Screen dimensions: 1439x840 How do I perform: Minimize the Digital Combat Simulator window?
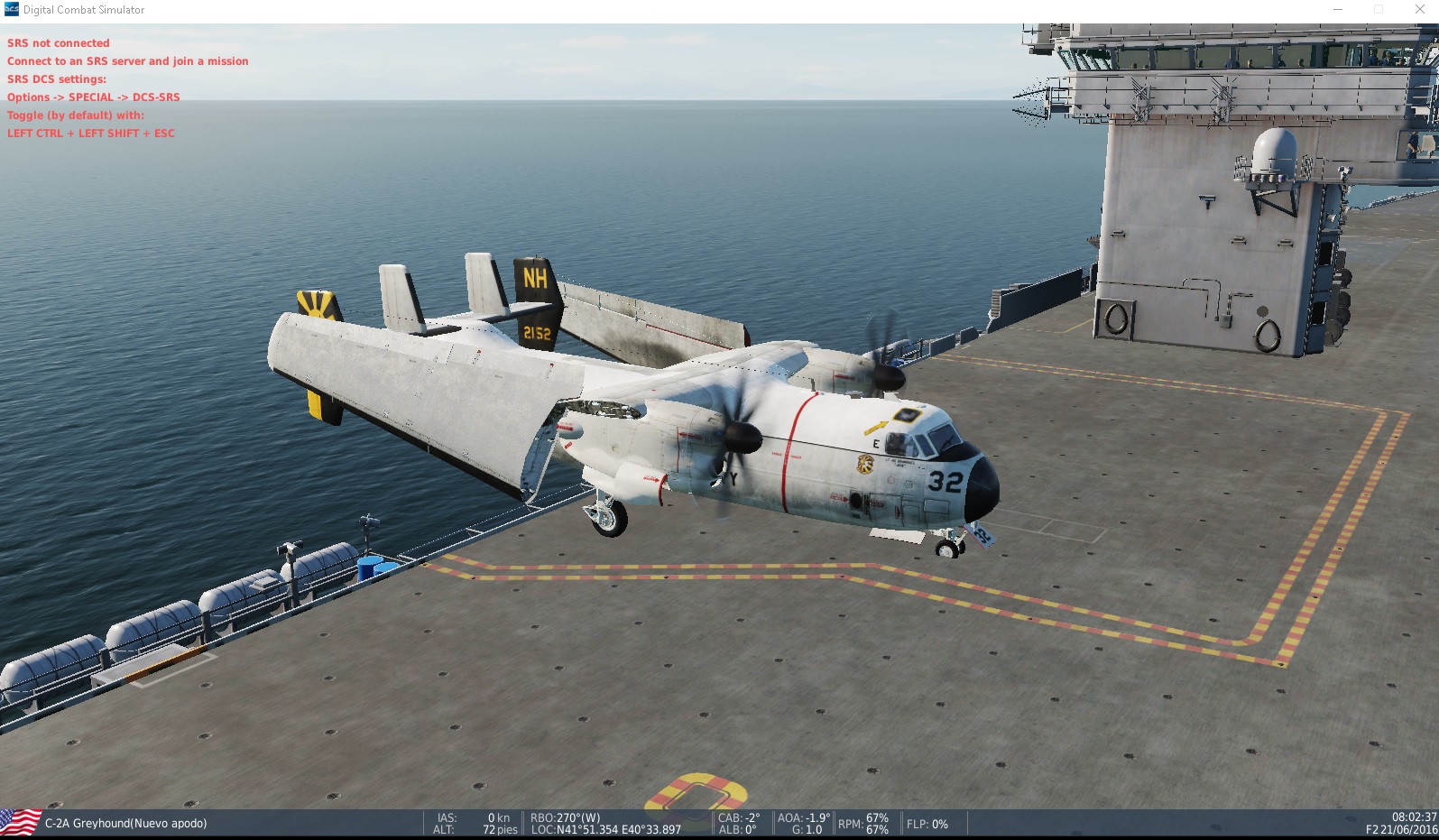(x=1338, y=10)
